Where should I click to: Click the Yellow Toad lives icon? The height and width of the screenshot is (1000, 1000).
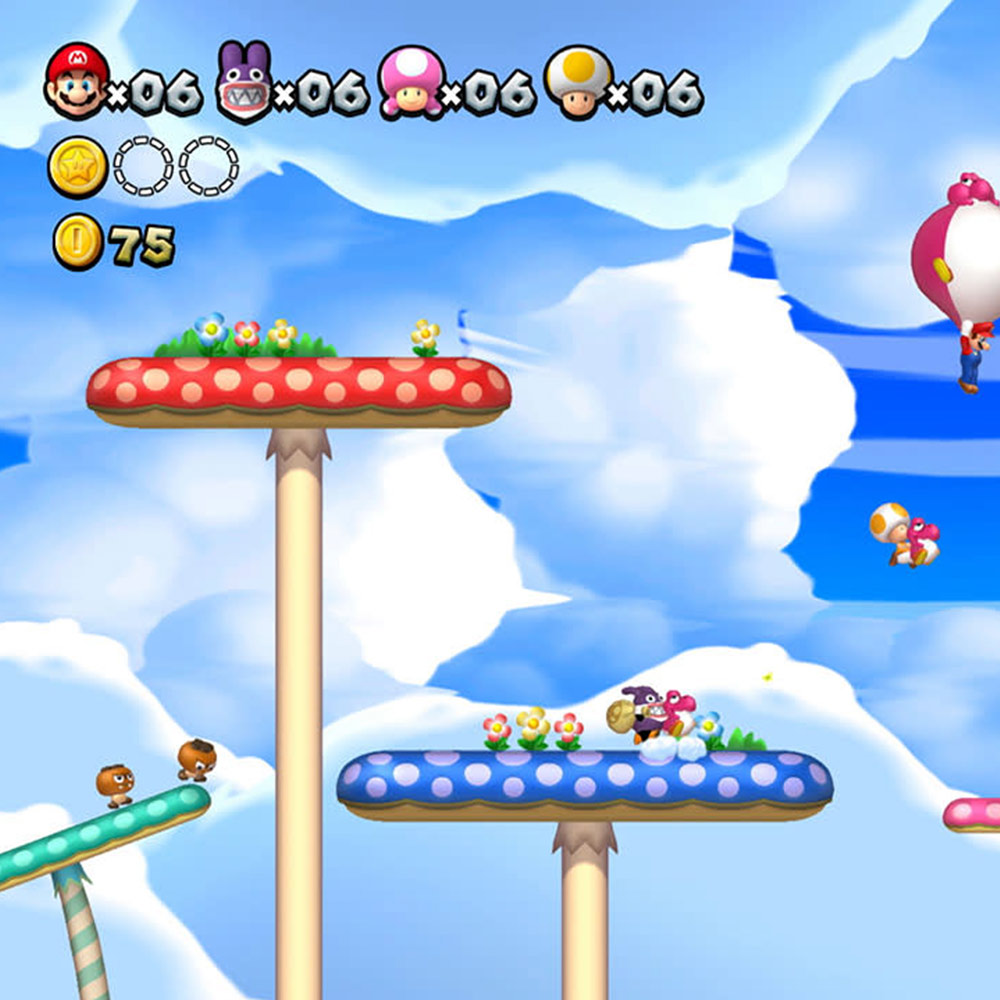coord(577,83)
